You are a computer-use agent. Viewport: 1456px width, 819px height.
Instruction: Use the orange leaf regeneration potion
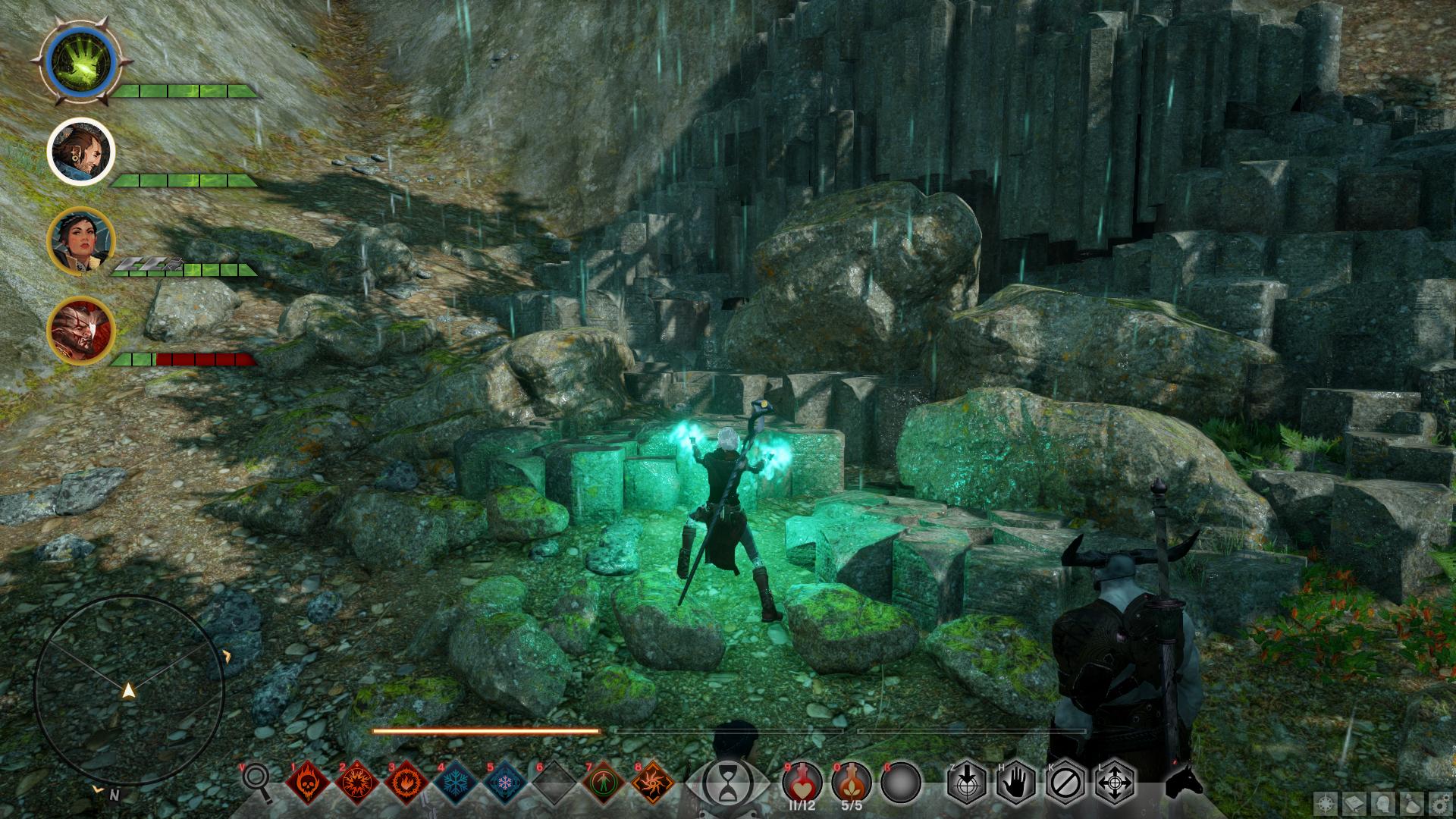click(851, 781)
